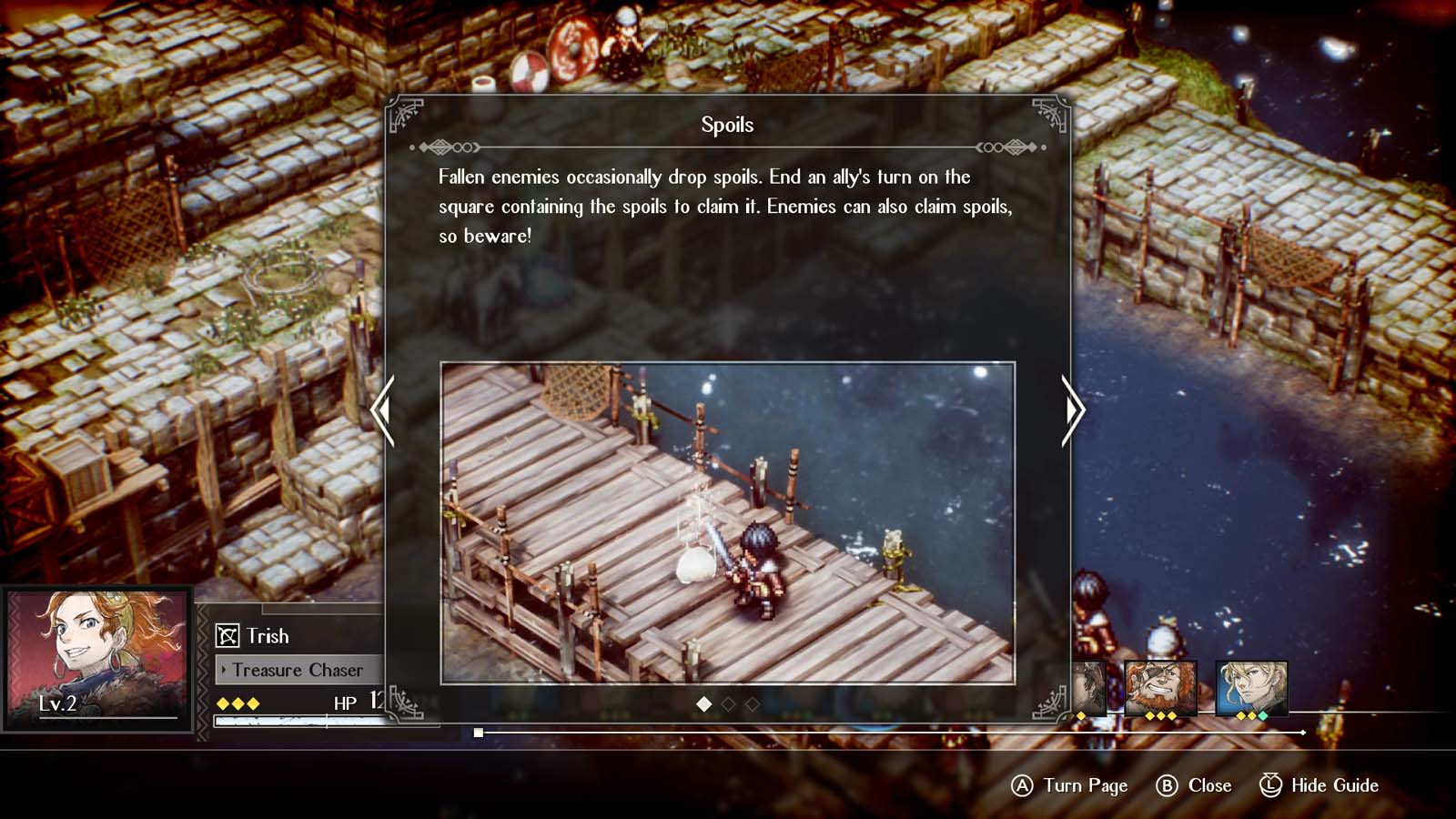Click the L button icon beside Hide Guide
The image size is (1456, 819).
pyautogui.click(x=1272, y=785)
